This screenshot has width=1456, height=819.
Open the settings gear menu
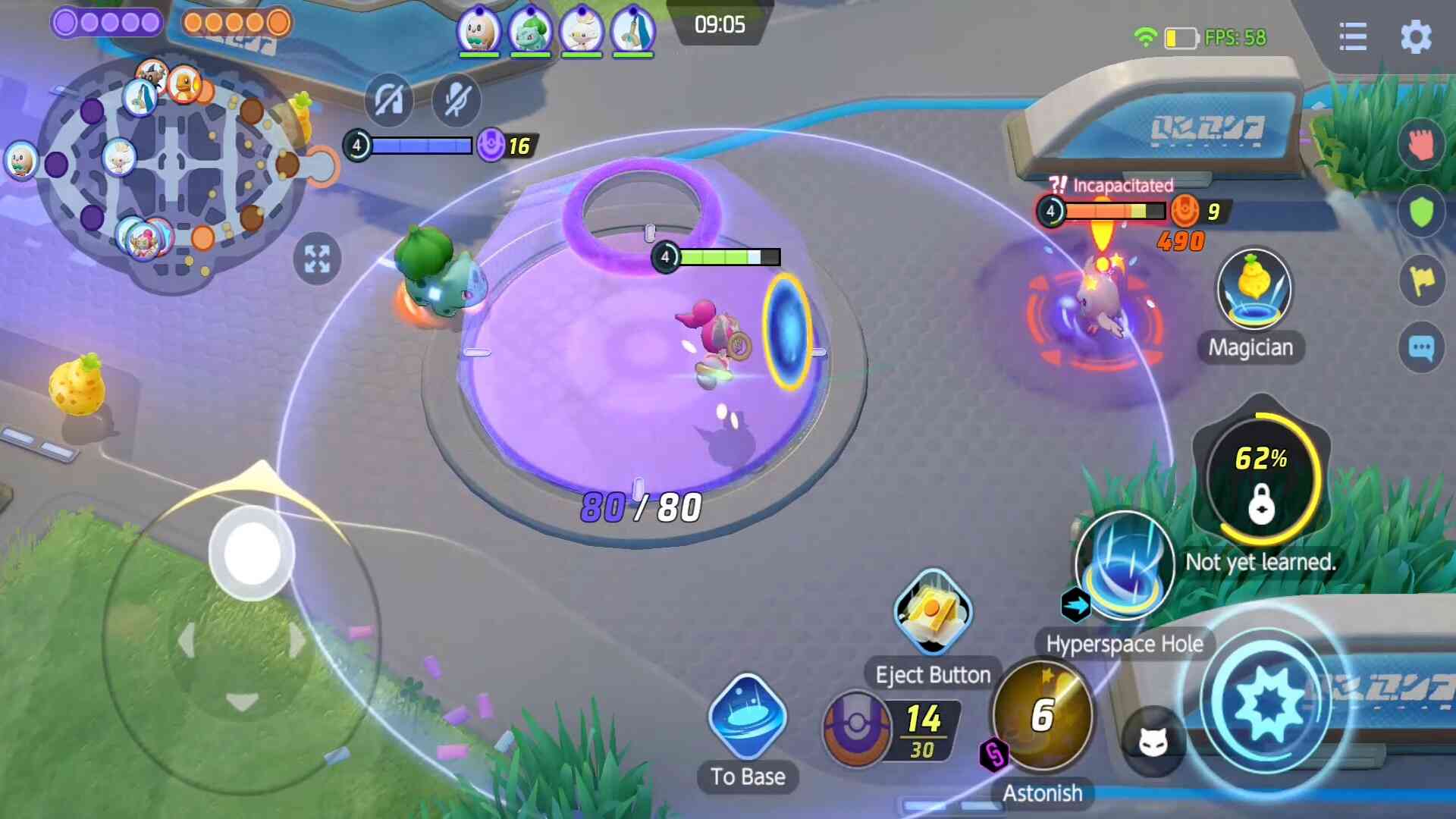click(x=1415, y=37)
